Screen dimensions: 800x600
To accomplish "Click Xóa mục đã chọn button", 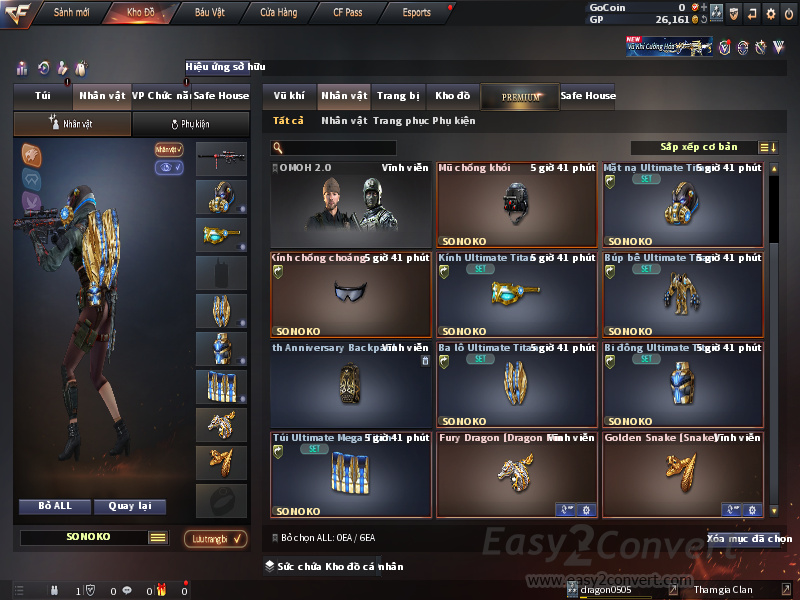I will click(x=748, y=539).
